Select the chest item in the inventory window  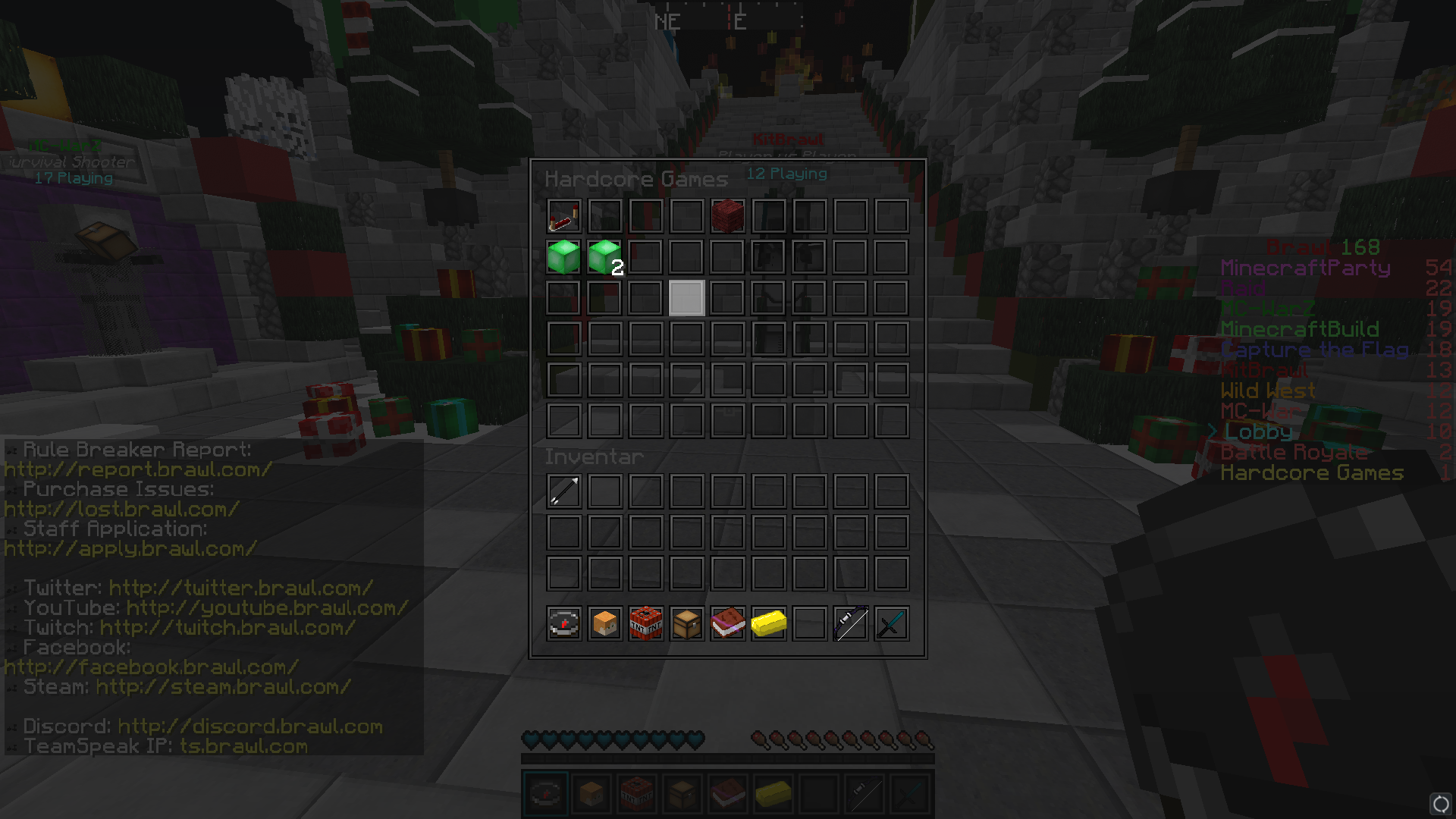686,623
